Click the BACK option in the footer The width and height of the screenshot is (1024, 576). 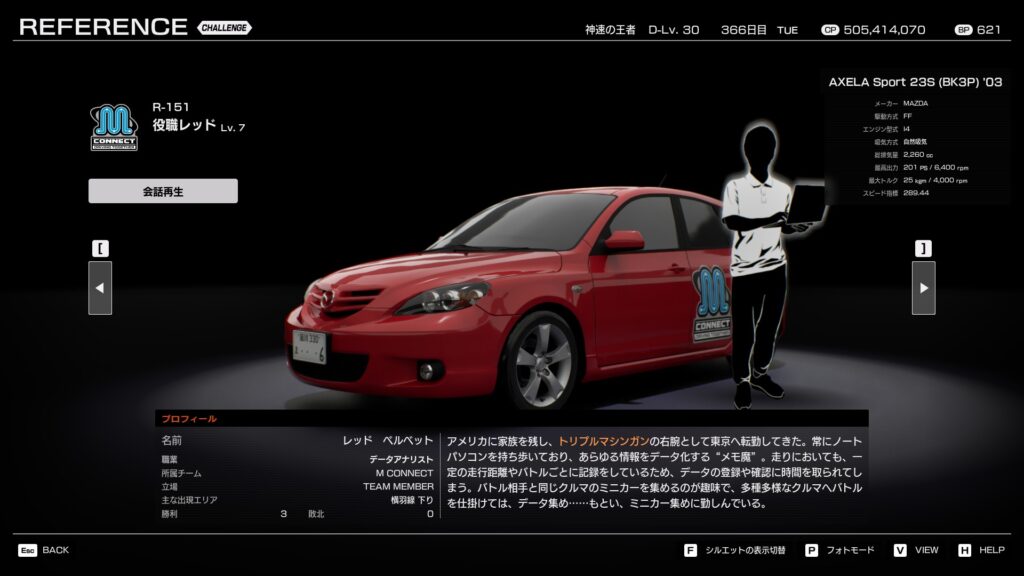point(44,550)
